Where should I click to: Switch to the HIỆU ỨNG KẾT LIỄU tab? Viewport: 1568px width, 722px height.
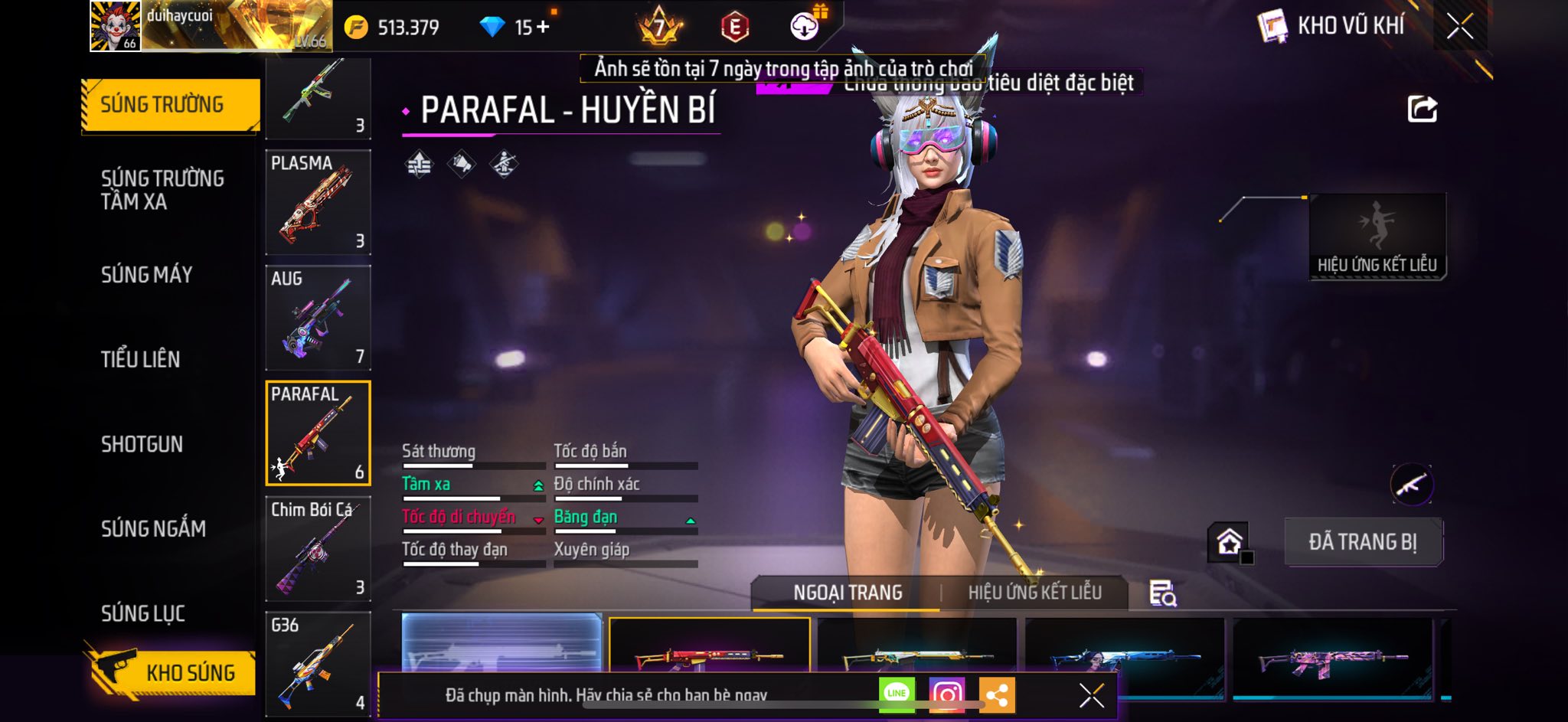coord(1034,593)
